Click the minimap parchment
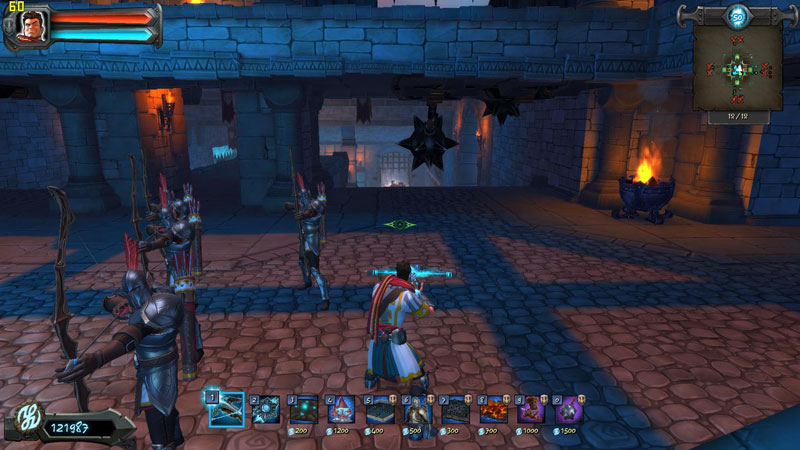 (x=738, y=68)
